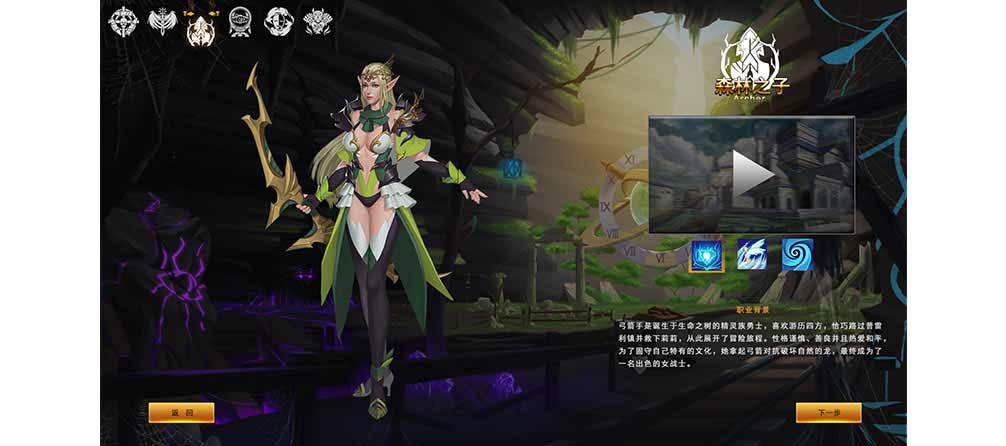This screenshot has height=446, width=1006.
Task: Choose the swirling face class emblem
Action: [x=278, y=20]
